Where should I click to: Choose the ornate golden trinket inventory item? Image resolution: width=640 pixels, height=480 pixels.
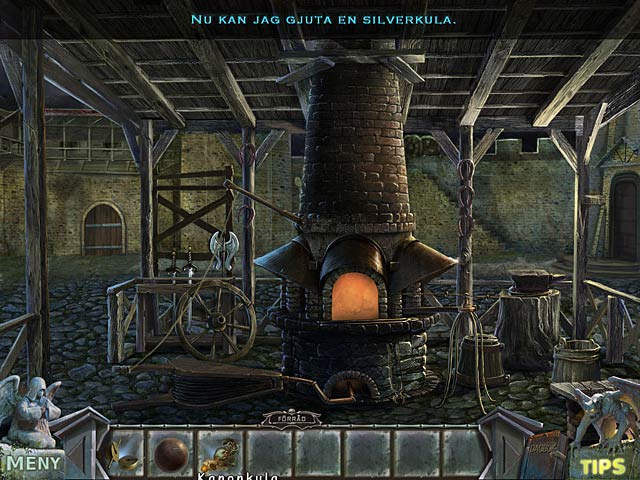tap(219, 454)
